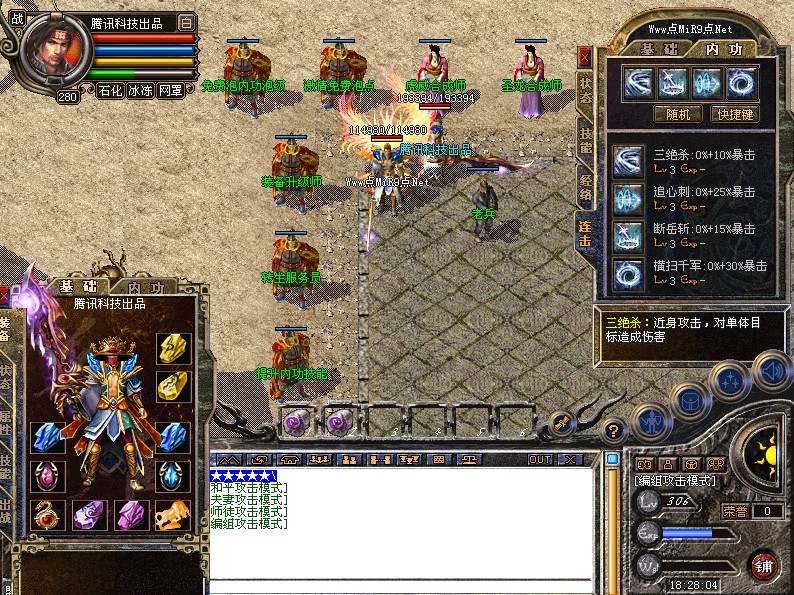Switch to the 内功 tab on the character panel
The width and height of the screenshot is (794, 595).
[139, 288]
